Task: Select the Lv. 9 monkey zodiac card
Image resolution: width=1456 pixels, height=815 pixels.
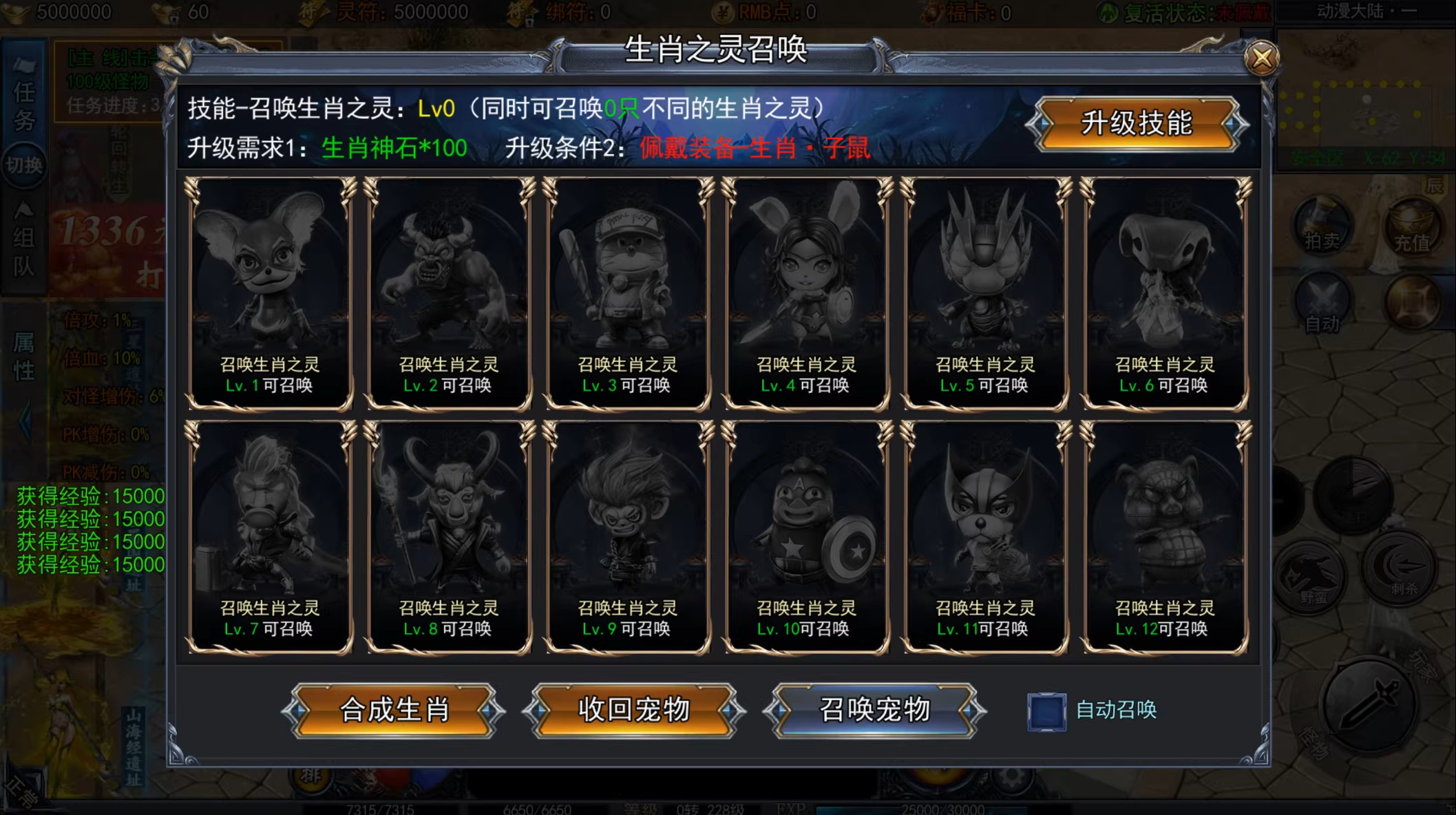Action: [627, 538]
